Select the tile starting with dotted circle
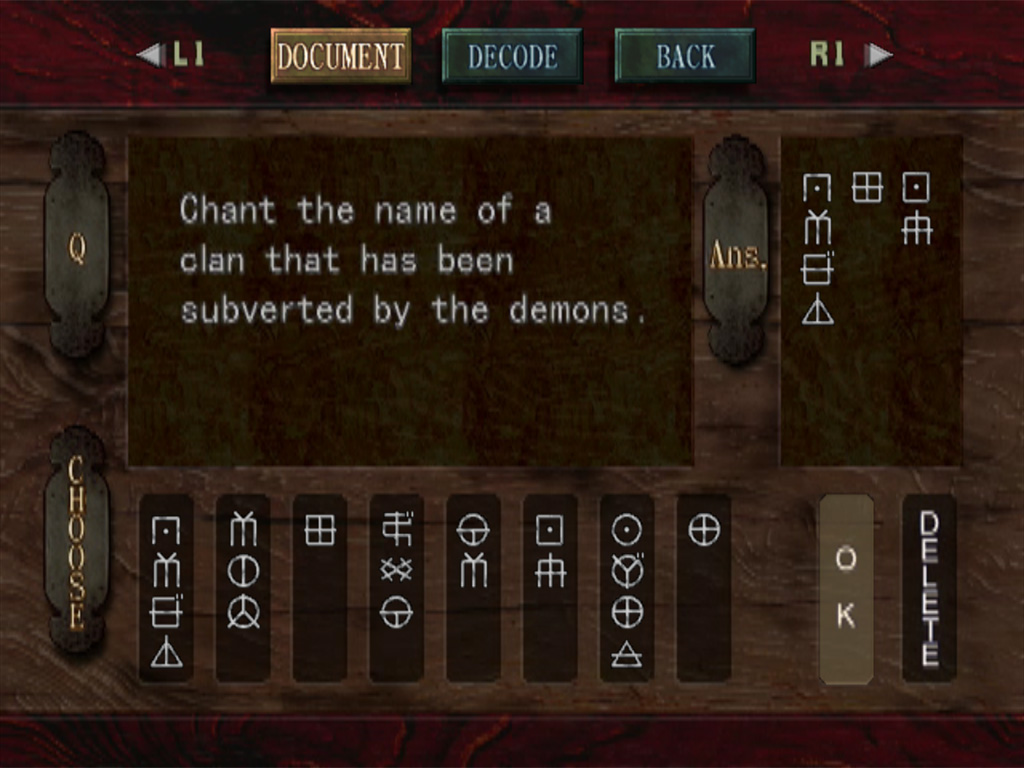This screenshot has width=1024, height=768. 627,588
